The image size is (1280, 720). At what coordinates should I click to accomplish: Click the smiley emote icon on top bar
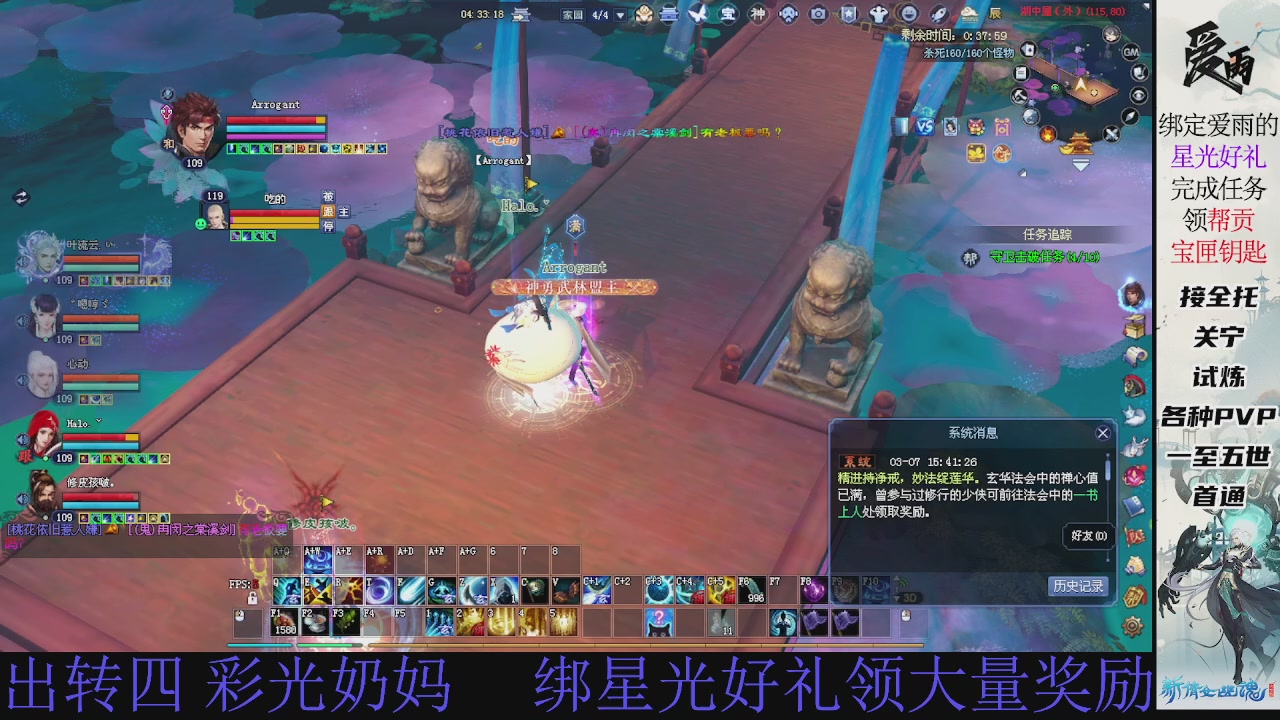point(907,13)
